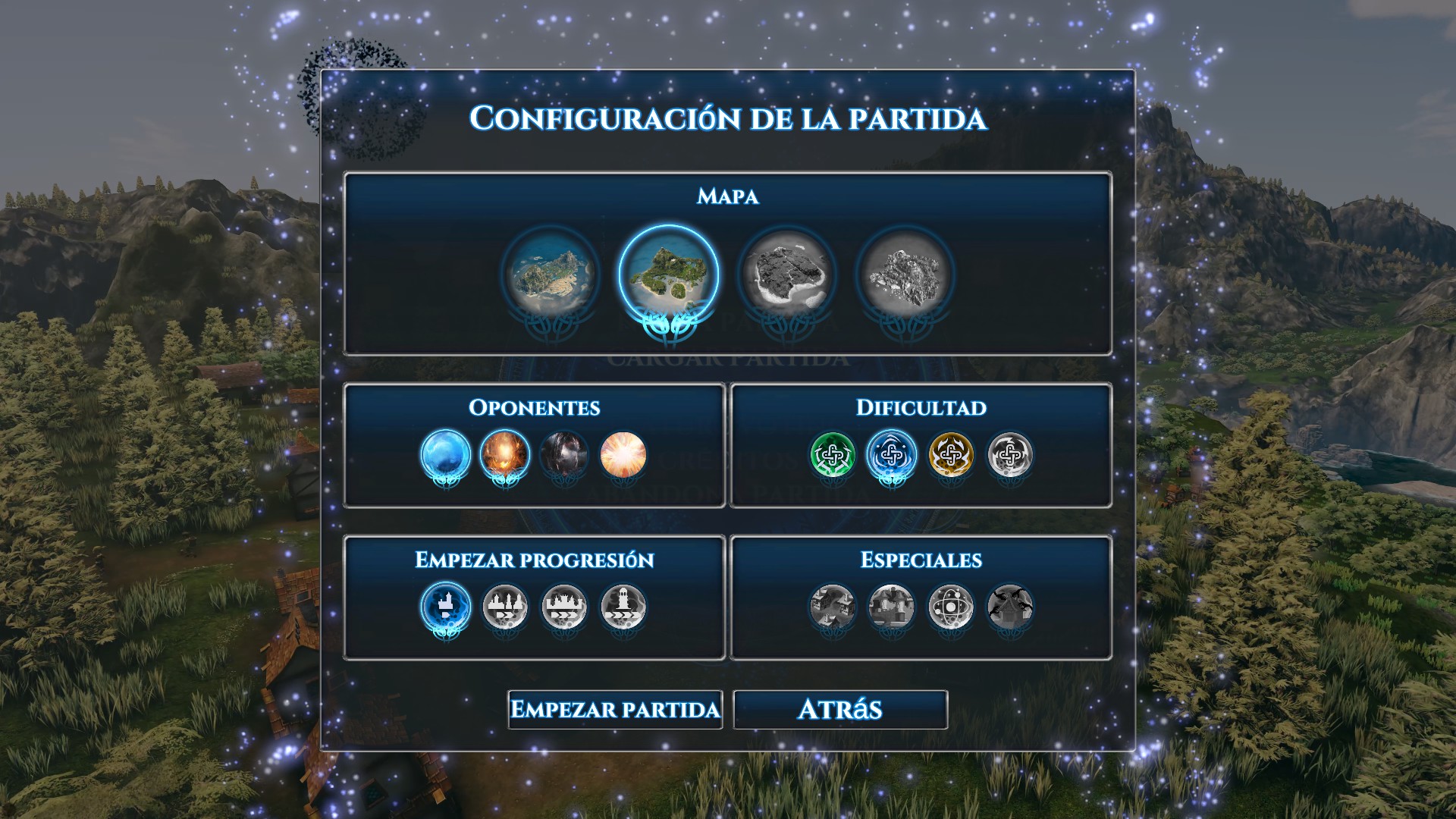Toggle the snowy village houses special option
Screen dimensions: 1456x819
click(x=833, y=607)
